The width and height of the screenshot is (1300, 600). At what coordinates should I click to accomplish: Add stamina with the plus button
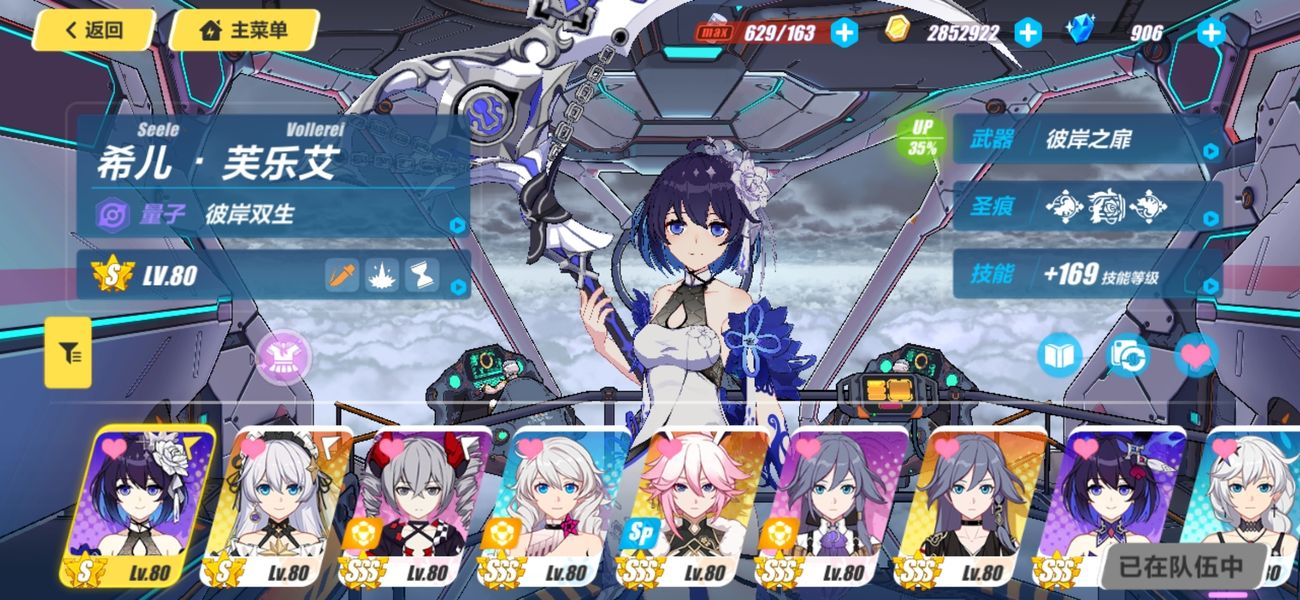[x=845, y=32]
